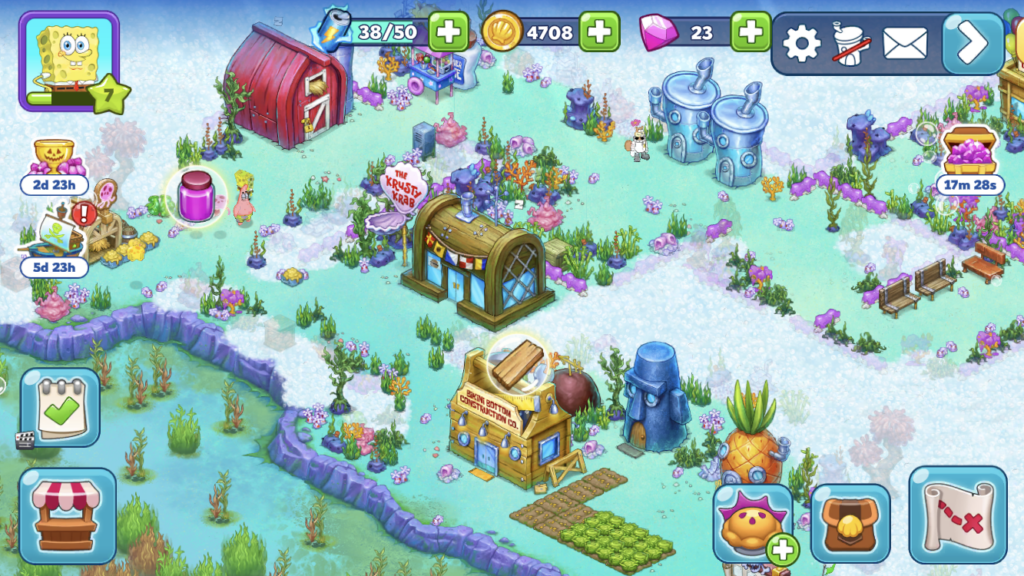
Task: Open the backpack inventory
Action: (x=850, y=523)
